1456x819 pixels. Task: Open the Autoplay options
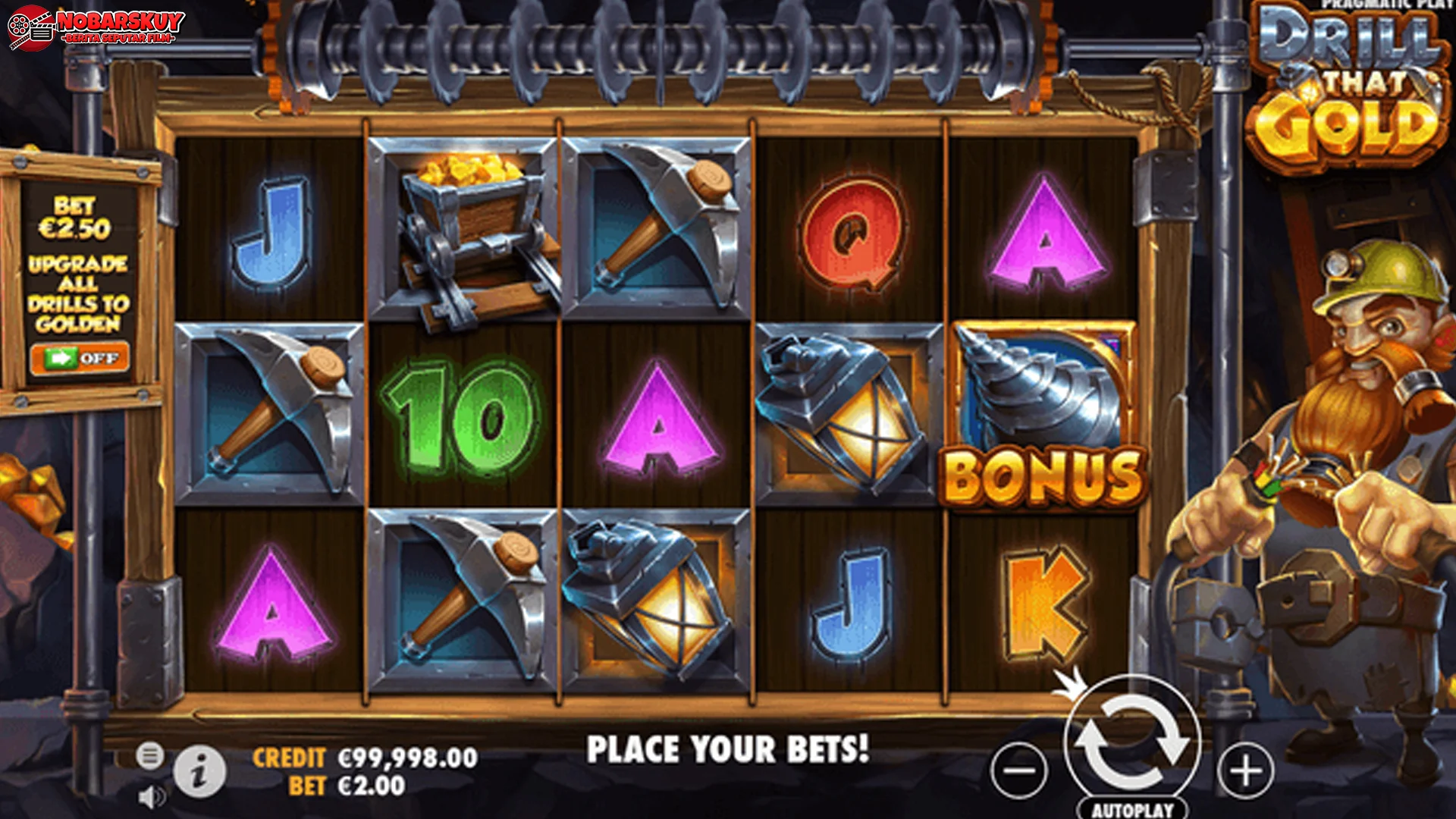pos(1132,809)
